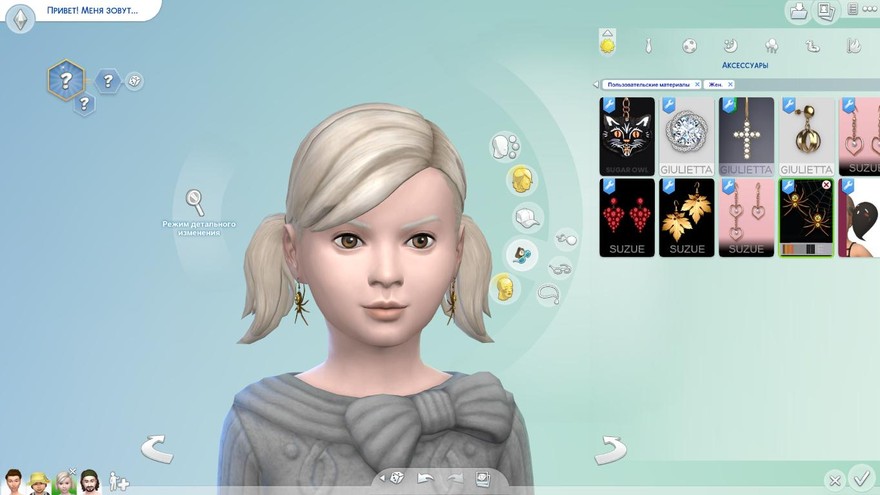
Task: Select the black cat earrings thumbnail
Action: pos(627,136)
